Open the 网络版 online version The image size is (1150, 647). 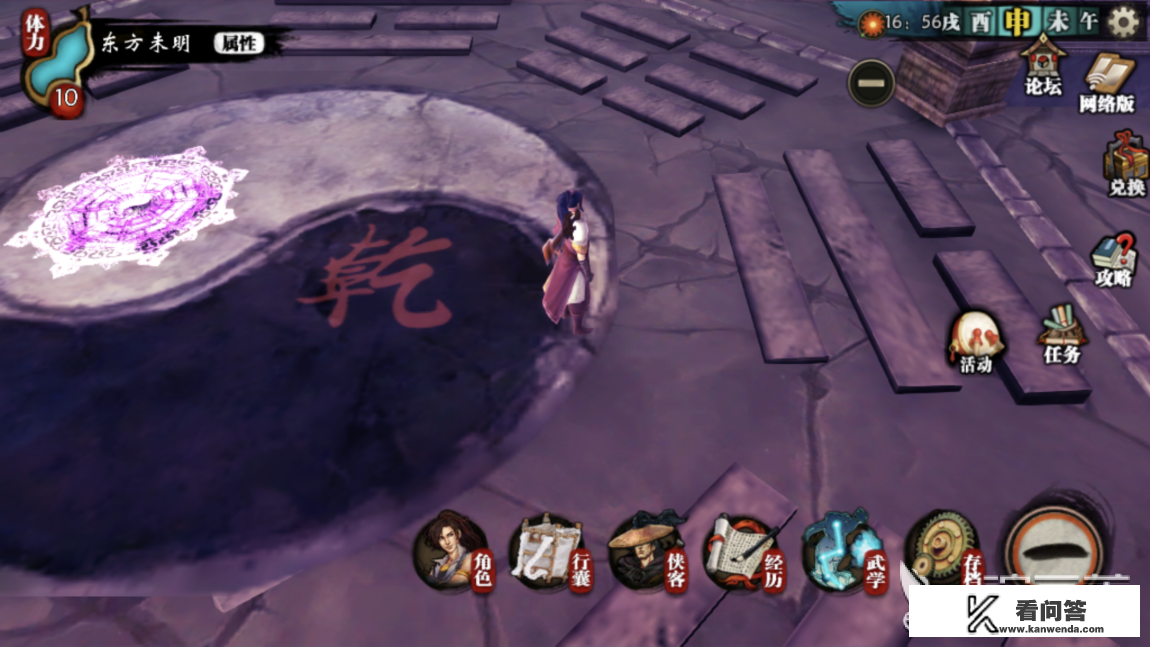tap(1106, 82)
